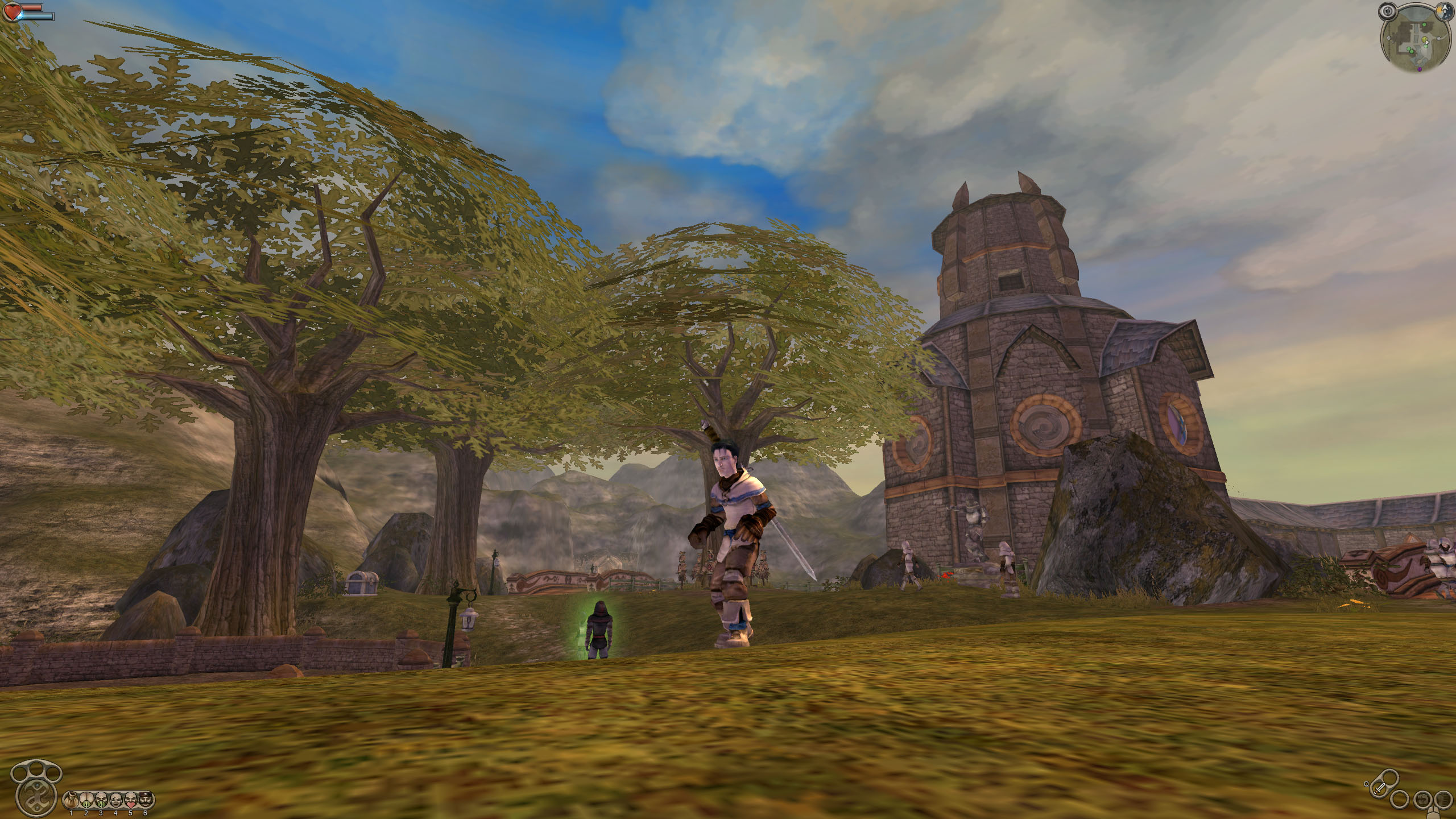Use the bald green-exclamation face in slot 3
Viewport: 1456px width, 819px height.
click(101, 800)
